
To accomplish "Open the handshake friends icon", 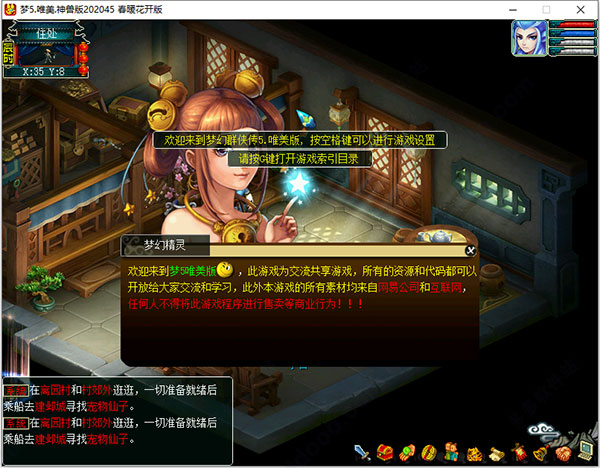I will pyautogui.click(x=561, y=452).
